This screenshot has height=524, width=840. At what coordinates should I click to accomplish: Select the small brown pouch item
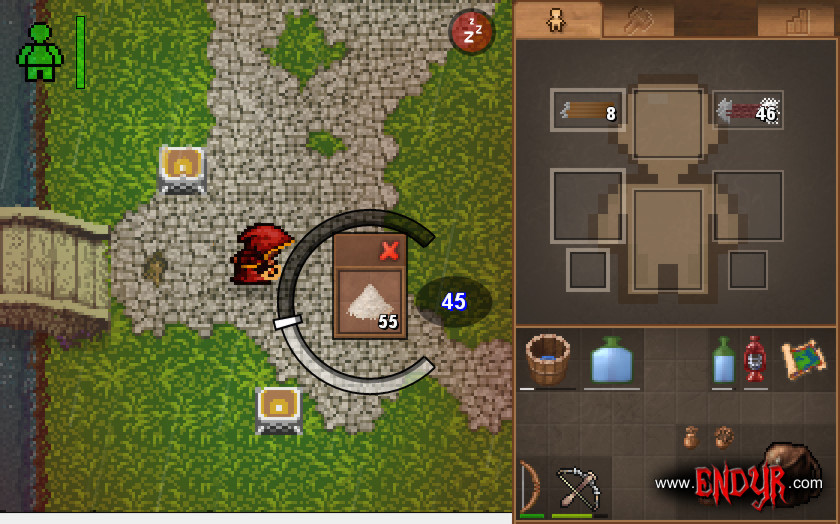click(x=690, y=437)
